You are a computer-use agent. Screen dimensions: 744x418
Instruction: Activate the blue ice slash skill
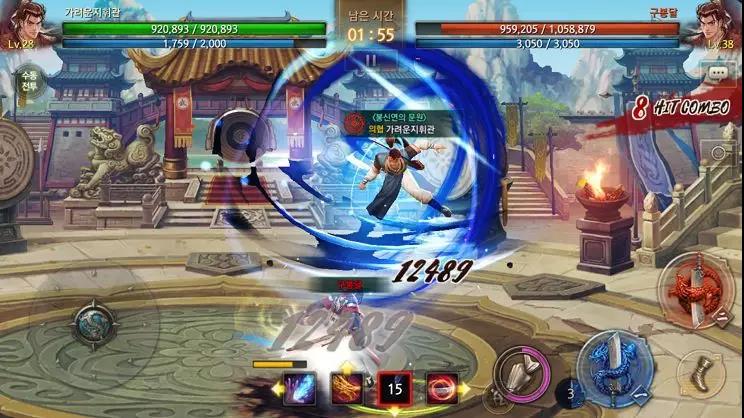pyautogui.click(x=301, y=388)
